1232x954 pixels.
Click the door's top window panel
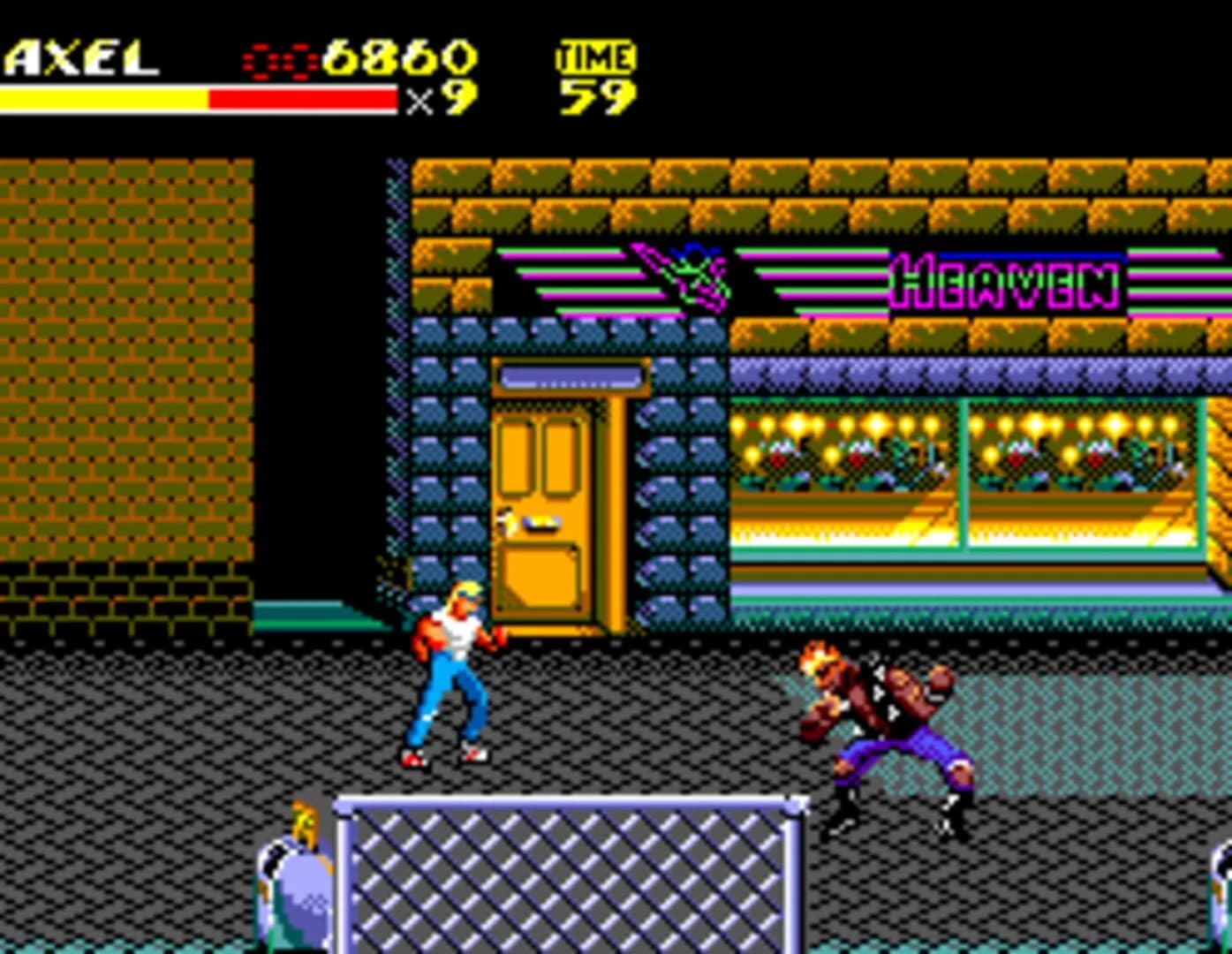pyautogui.click(x=570, y=378)
